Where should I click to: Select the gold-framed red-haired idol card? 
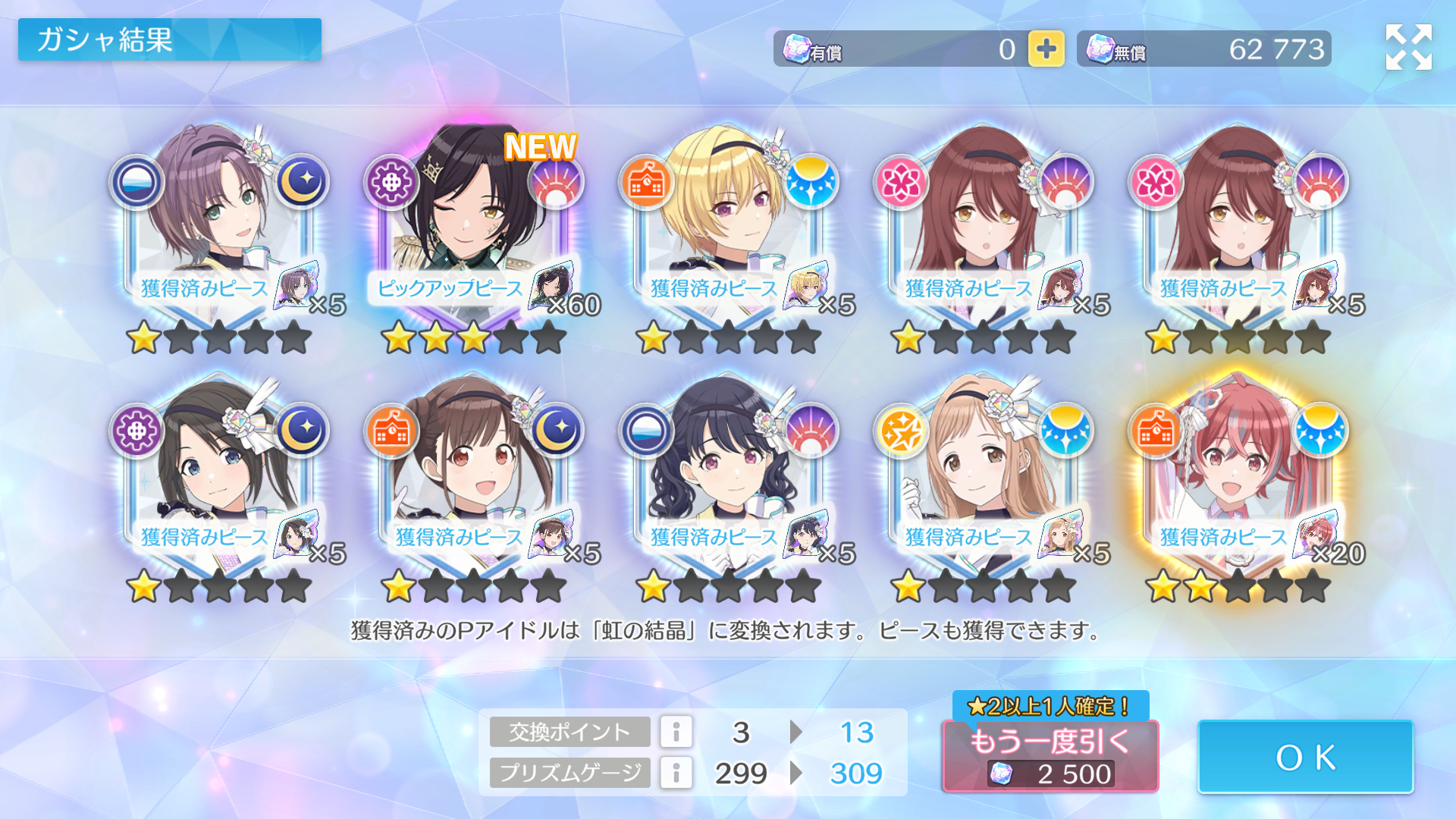pyautogui.click(x=1237, y=470)
